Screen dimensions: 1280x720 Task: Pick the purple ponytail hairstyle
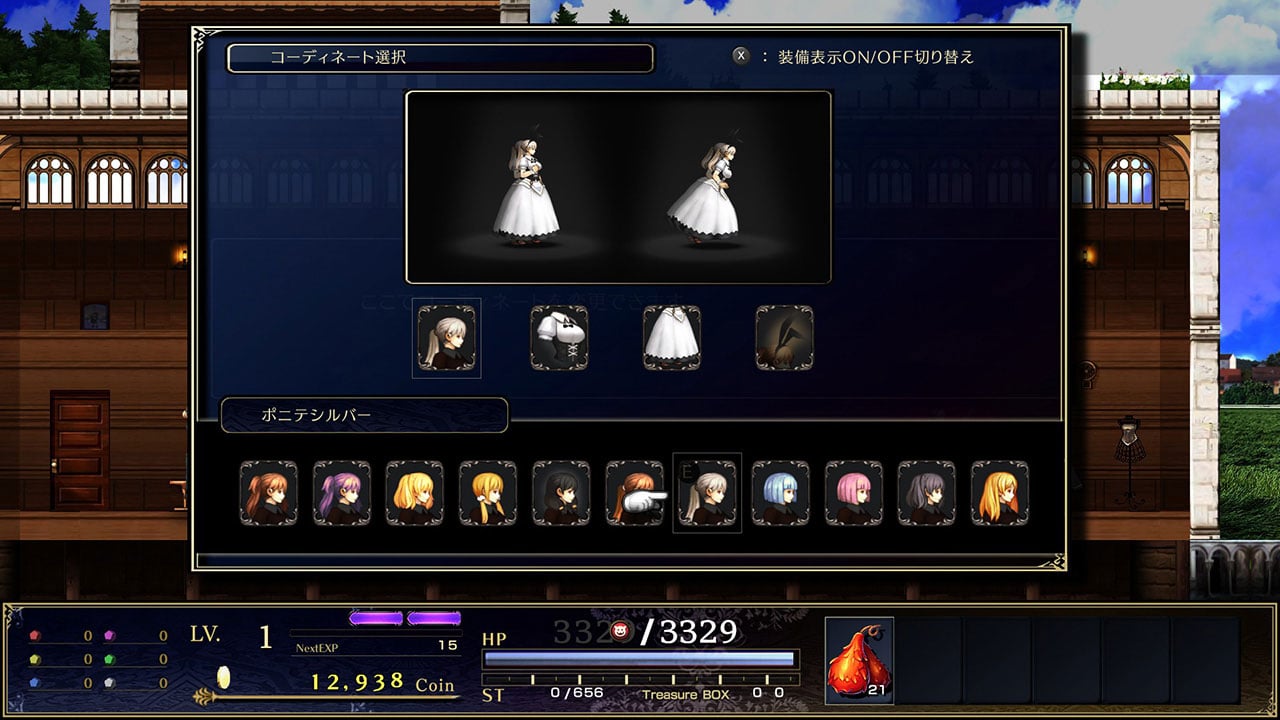click(342, 493)
